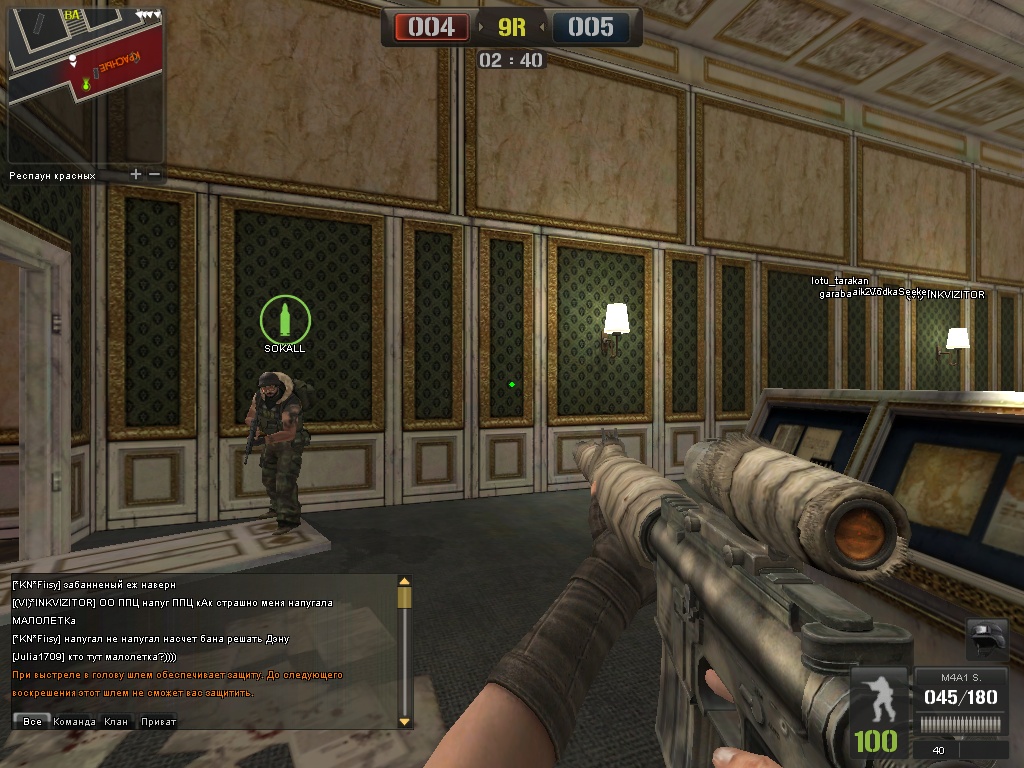Open the "Команда" team chat tab
Viewport: 1024px width, 768px height.
[74, 721]
